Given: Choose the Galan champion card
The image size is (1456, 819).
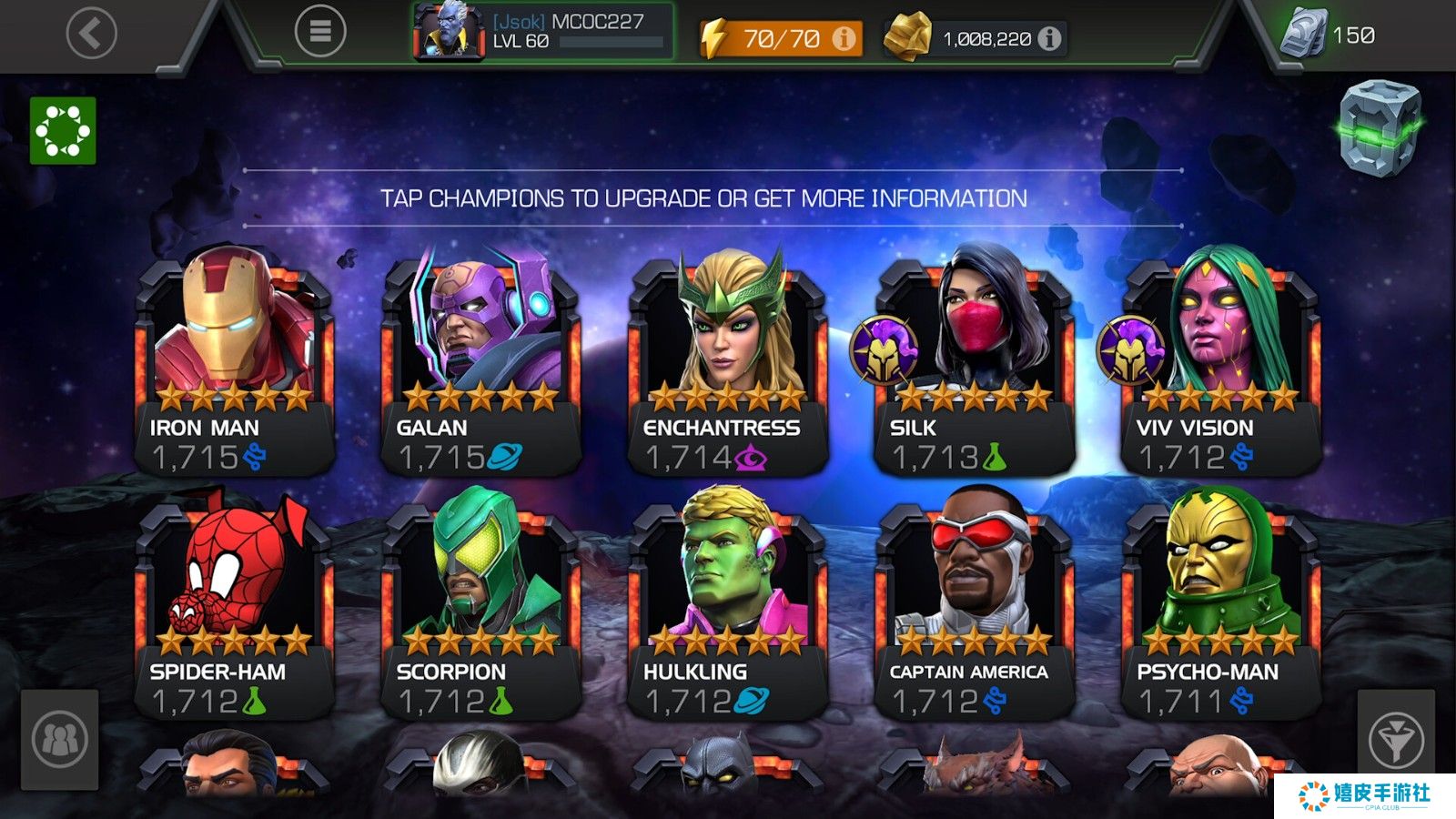Looking at the screenshot, I should tap(480, 364).
